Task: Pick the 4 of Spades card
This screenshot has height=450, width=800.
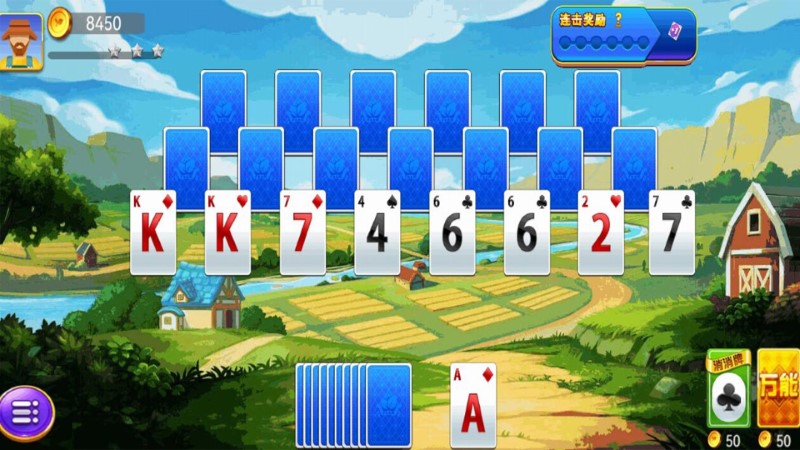Action: coord(377,232)
